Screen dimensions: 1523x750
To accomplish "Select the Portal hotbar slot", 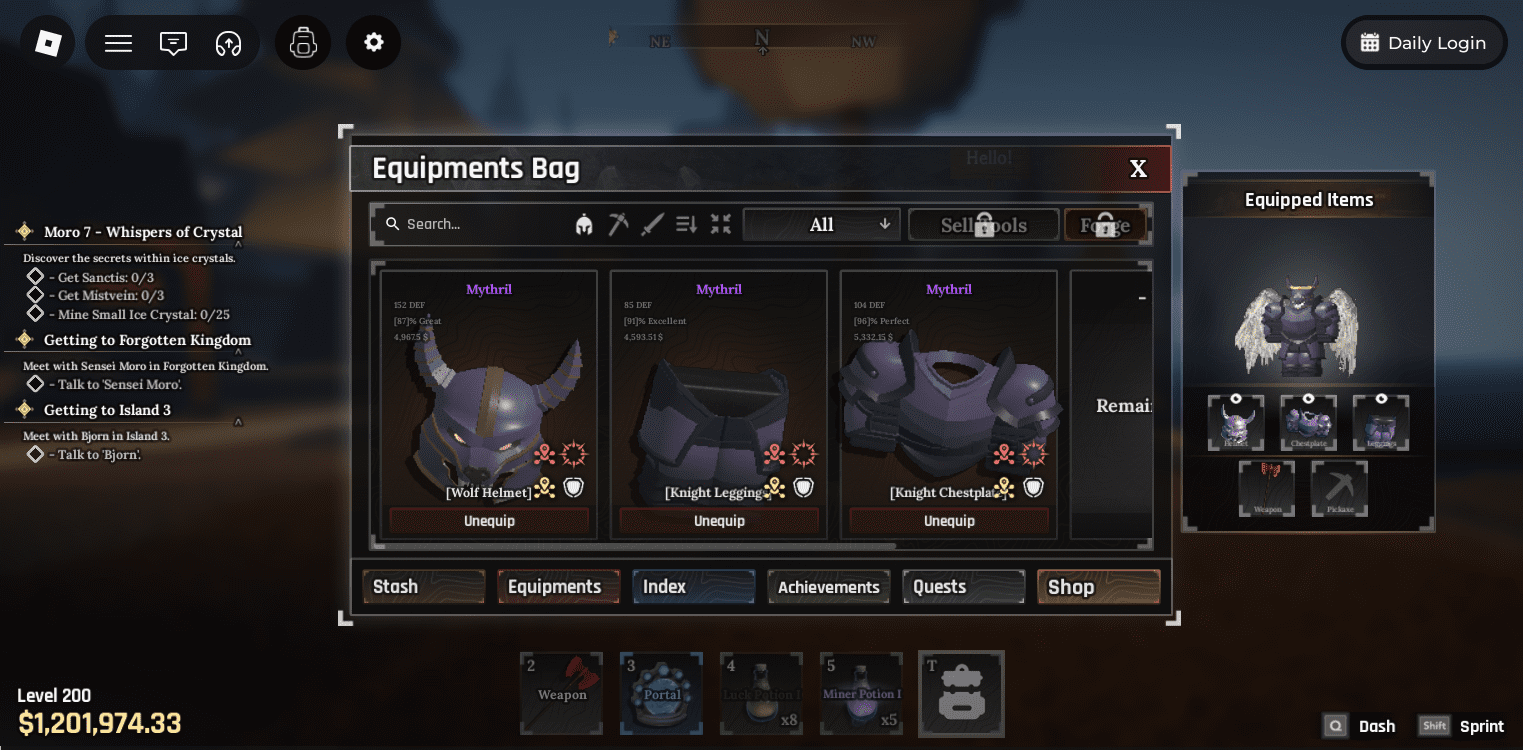I will pos(661,694).
